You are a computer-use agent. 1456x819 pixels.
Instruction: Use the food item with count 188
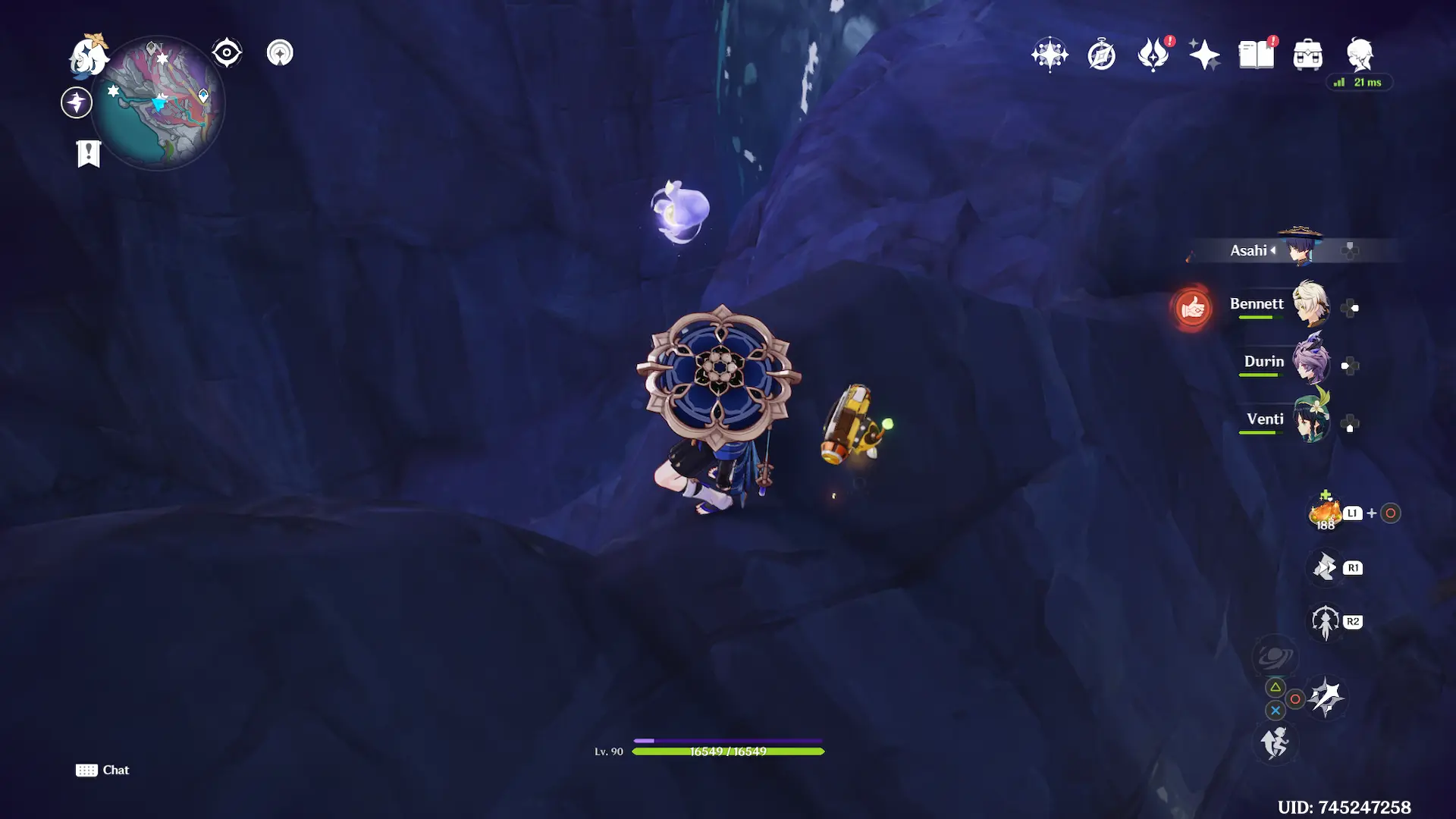tap(1325, 513)
